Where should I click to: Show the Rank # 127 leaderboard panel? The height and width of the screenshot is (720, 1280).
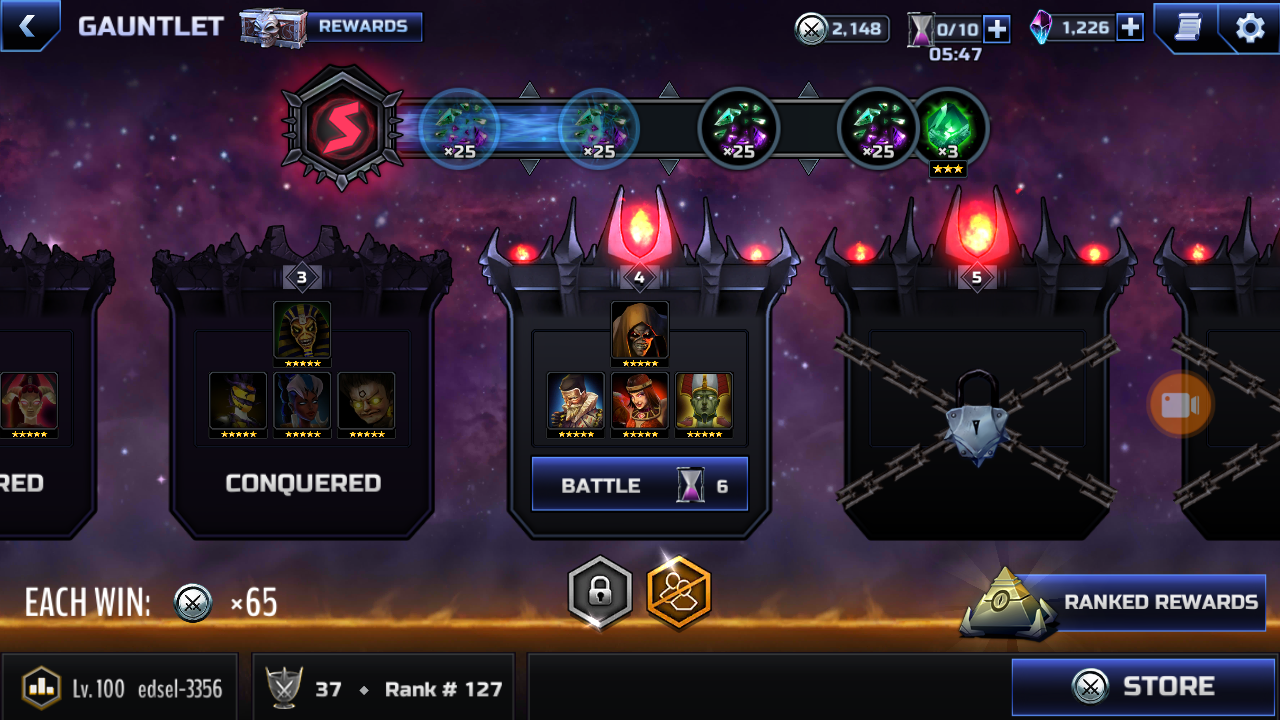[x=384, y=688]
